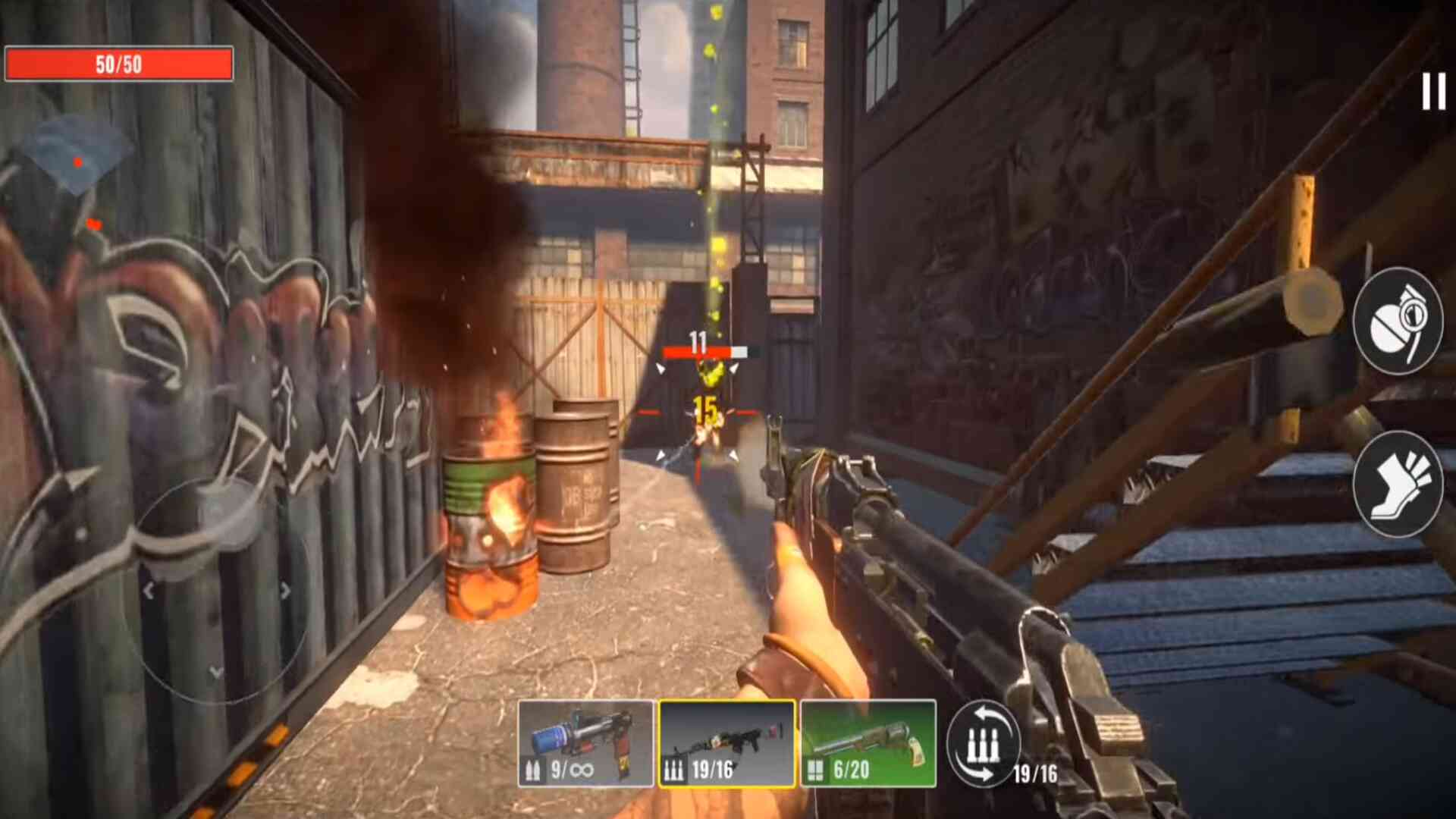
Task: Select the assault rifle weapon slot
Action: 726,743
